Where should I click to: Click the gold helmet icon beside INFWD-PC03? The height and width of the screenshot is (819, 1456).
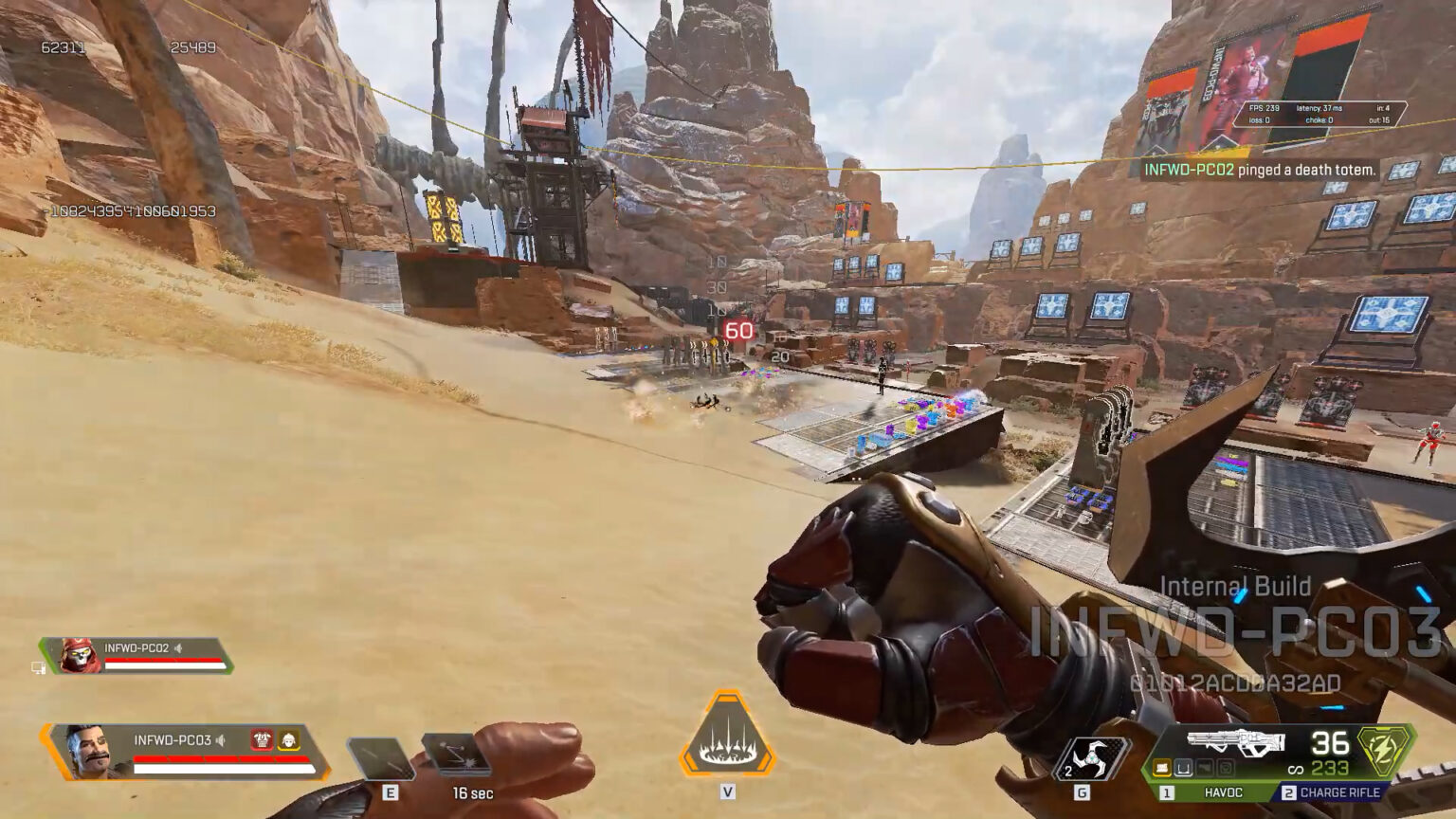tap(288, 739)
